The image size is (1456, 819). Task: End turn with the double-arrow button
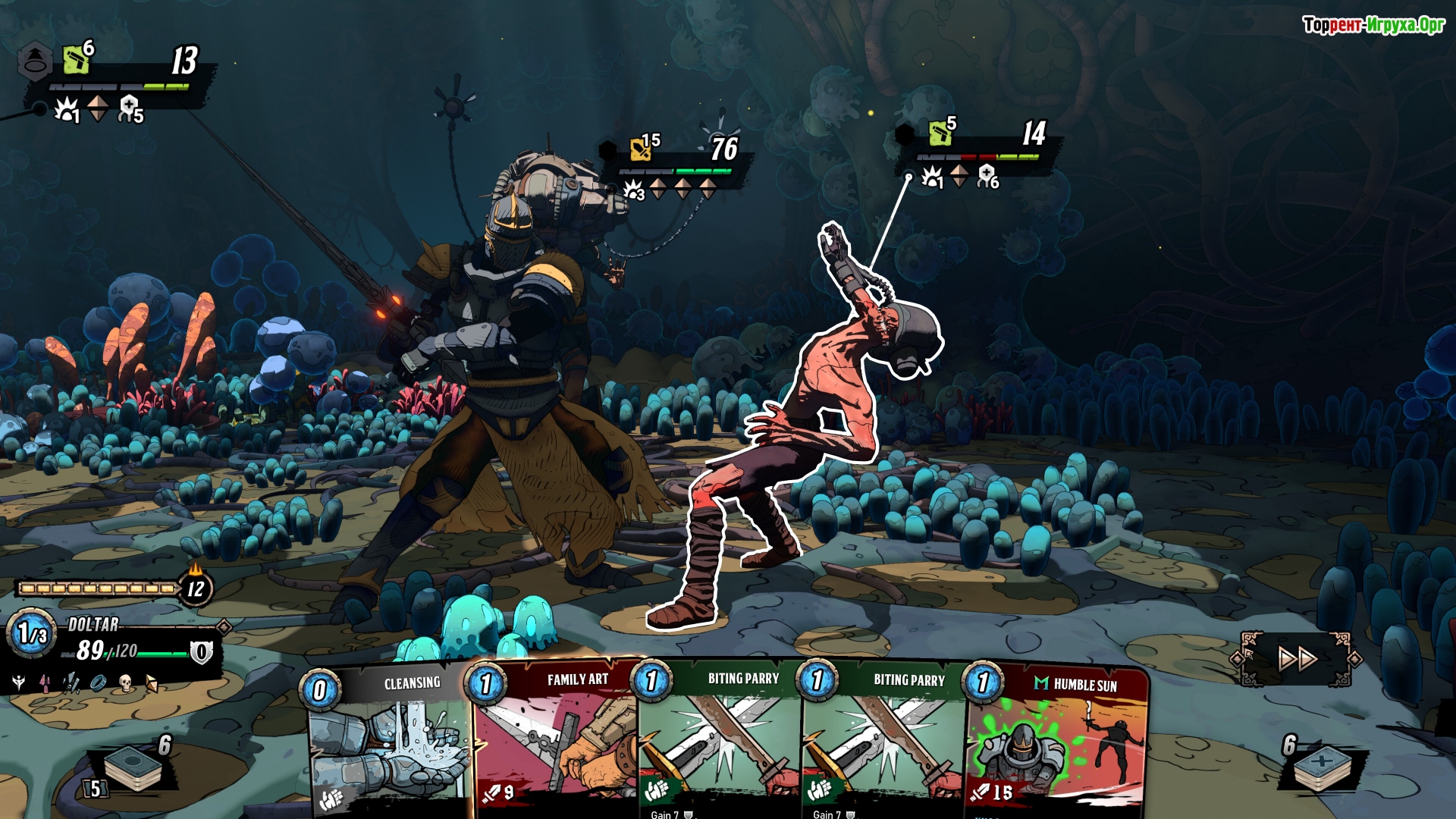point(1296,658)
